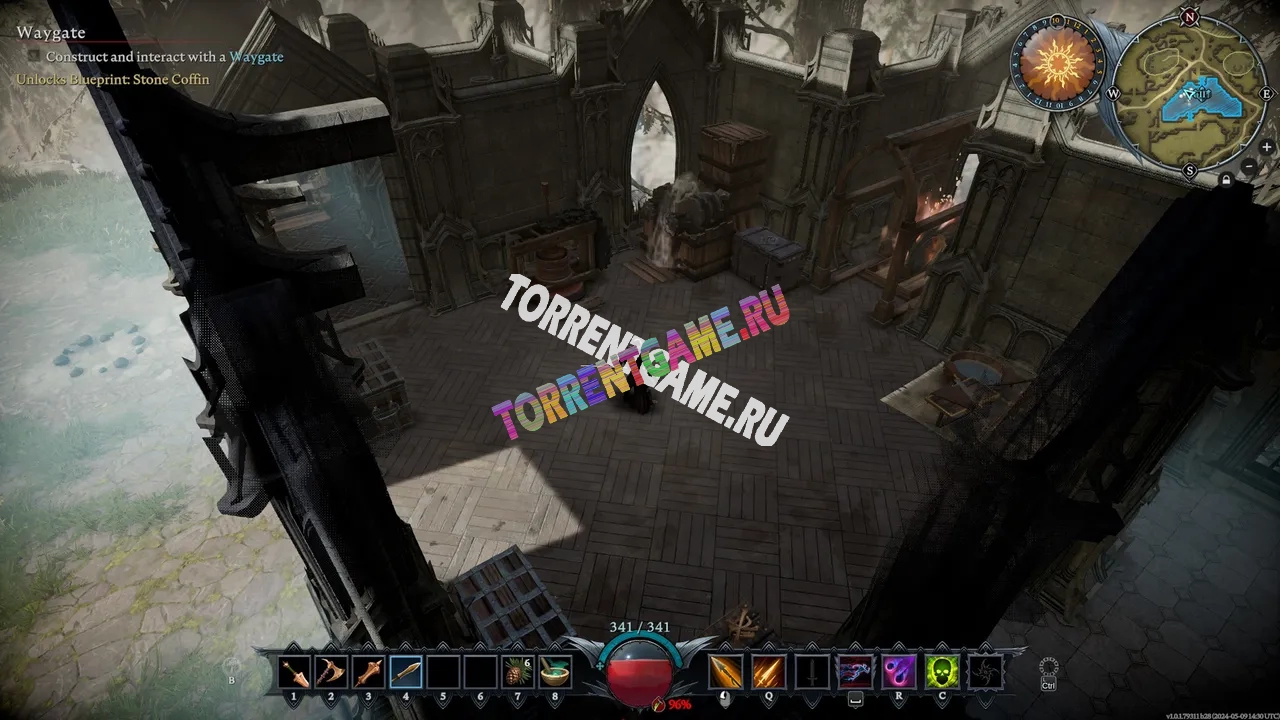
Task: Zoom out the minimap with minus button
Action: tap(1250, 167)
